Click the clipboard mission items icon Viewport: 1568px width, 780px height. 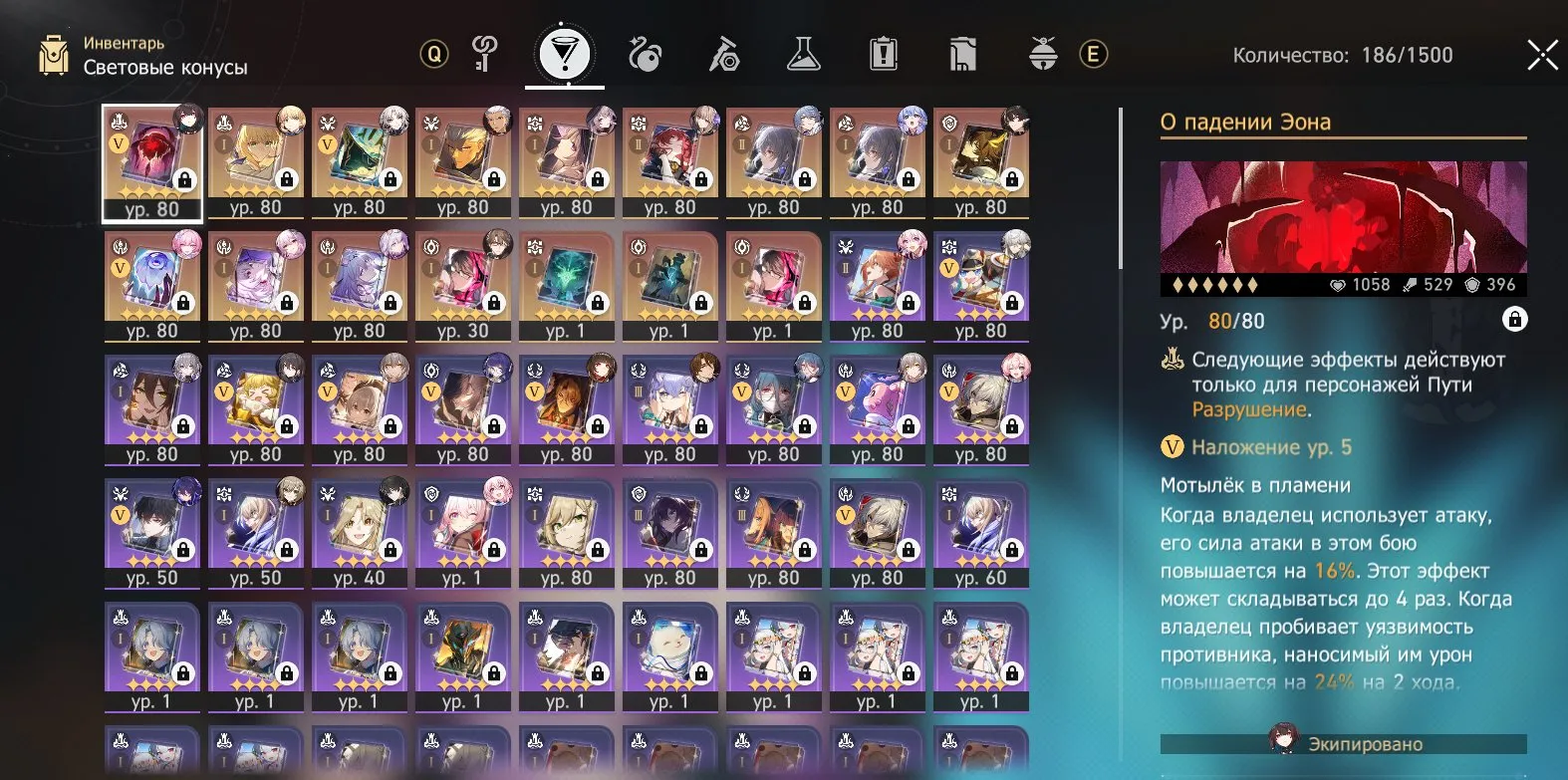coord(885,54)
